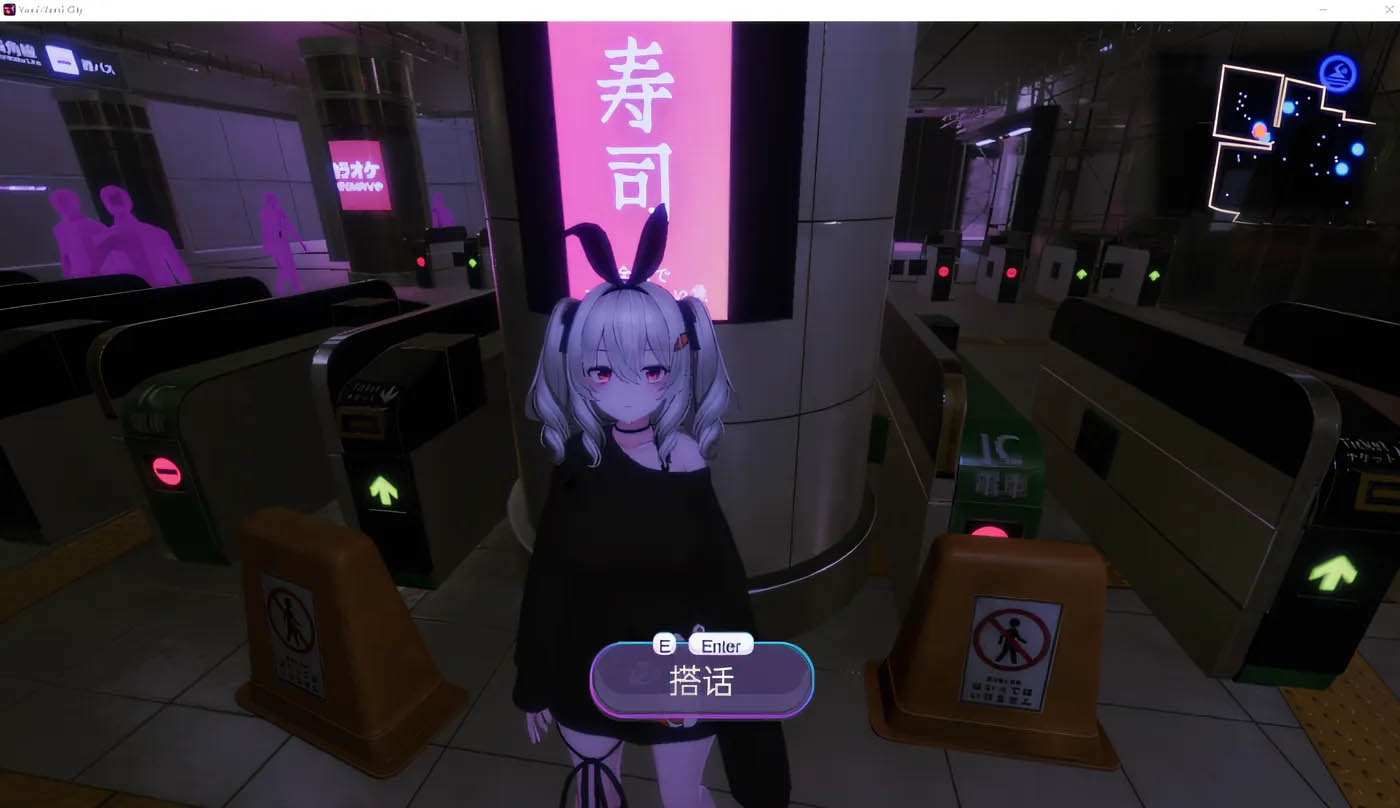Click the green up arrow on the left gate
Image resolution: width=1400 pixels, height=808 pixels.
(x=385, y=492)
